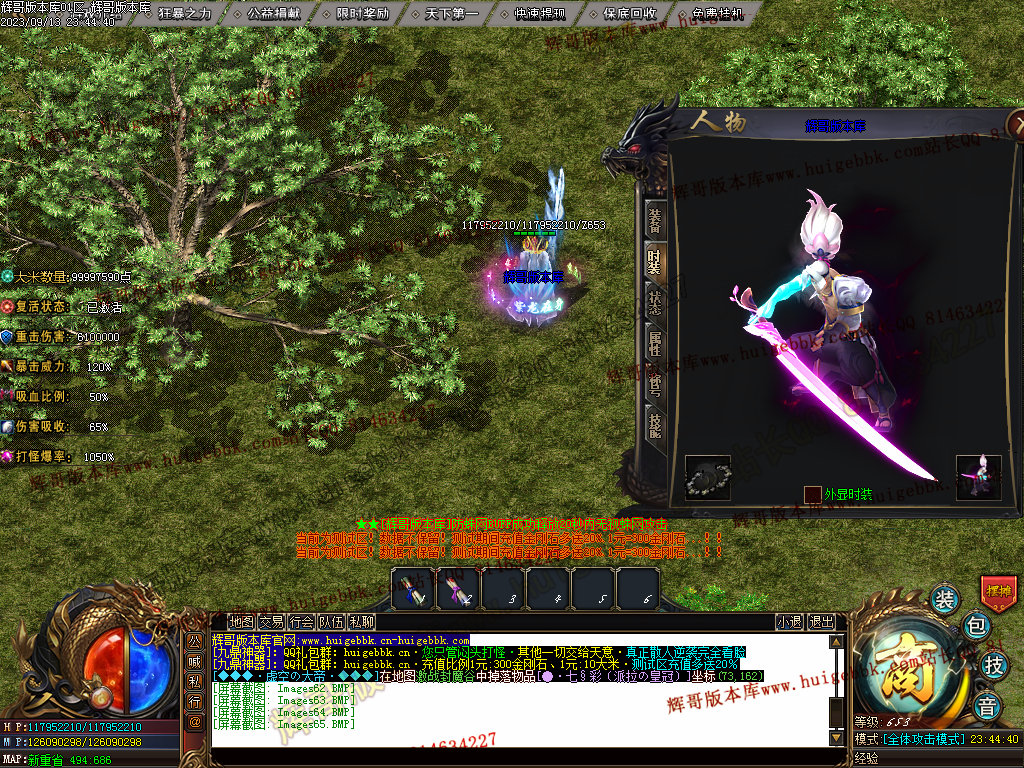Open the 摆摊 stall button
Viewport: 1024px width, 768px height.
[x=998, y=591]
